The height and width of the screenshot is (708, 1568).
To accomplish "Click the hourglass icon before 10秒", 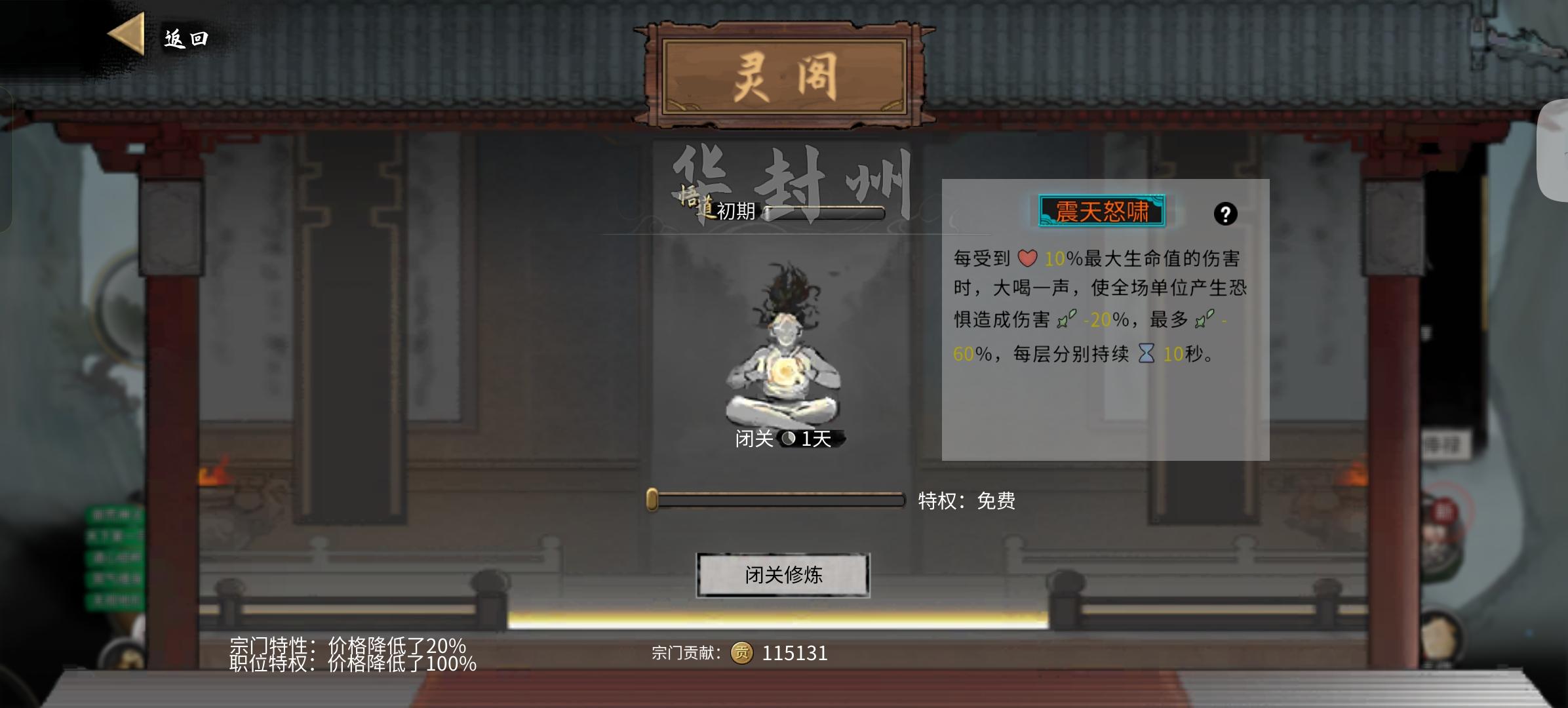I will (1145, 354).
